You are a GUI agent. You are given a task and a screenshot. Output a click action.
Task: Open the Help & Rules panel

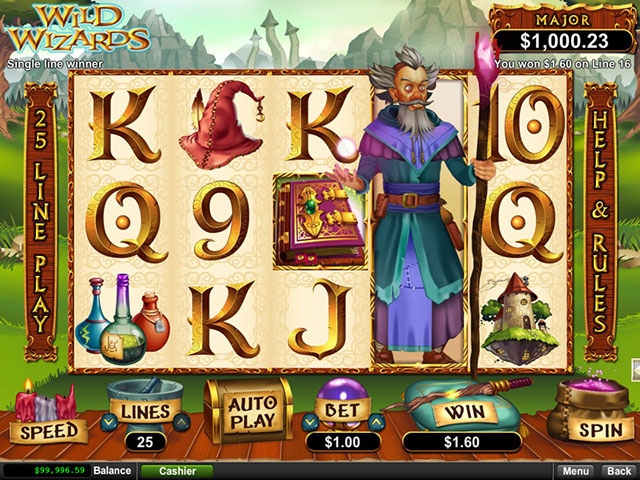[600, 220]
